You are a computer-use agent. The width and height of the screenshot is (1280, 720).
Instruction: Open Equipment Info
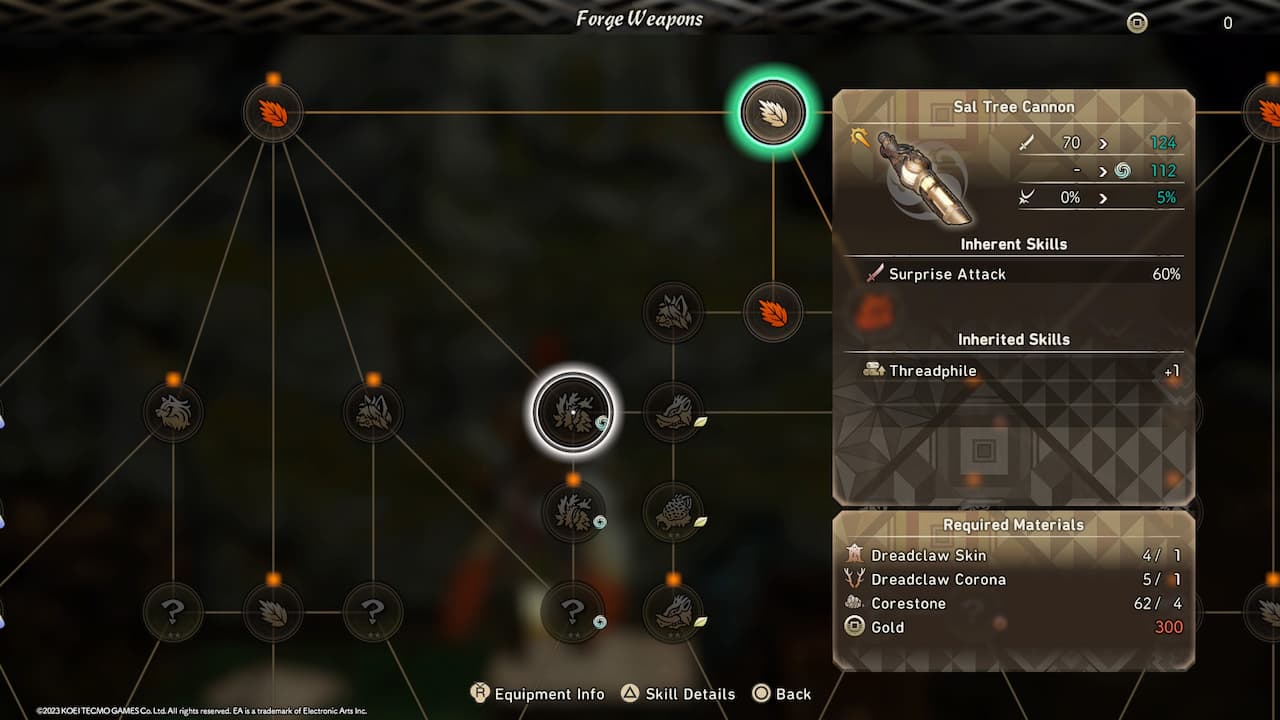[538, 693]
